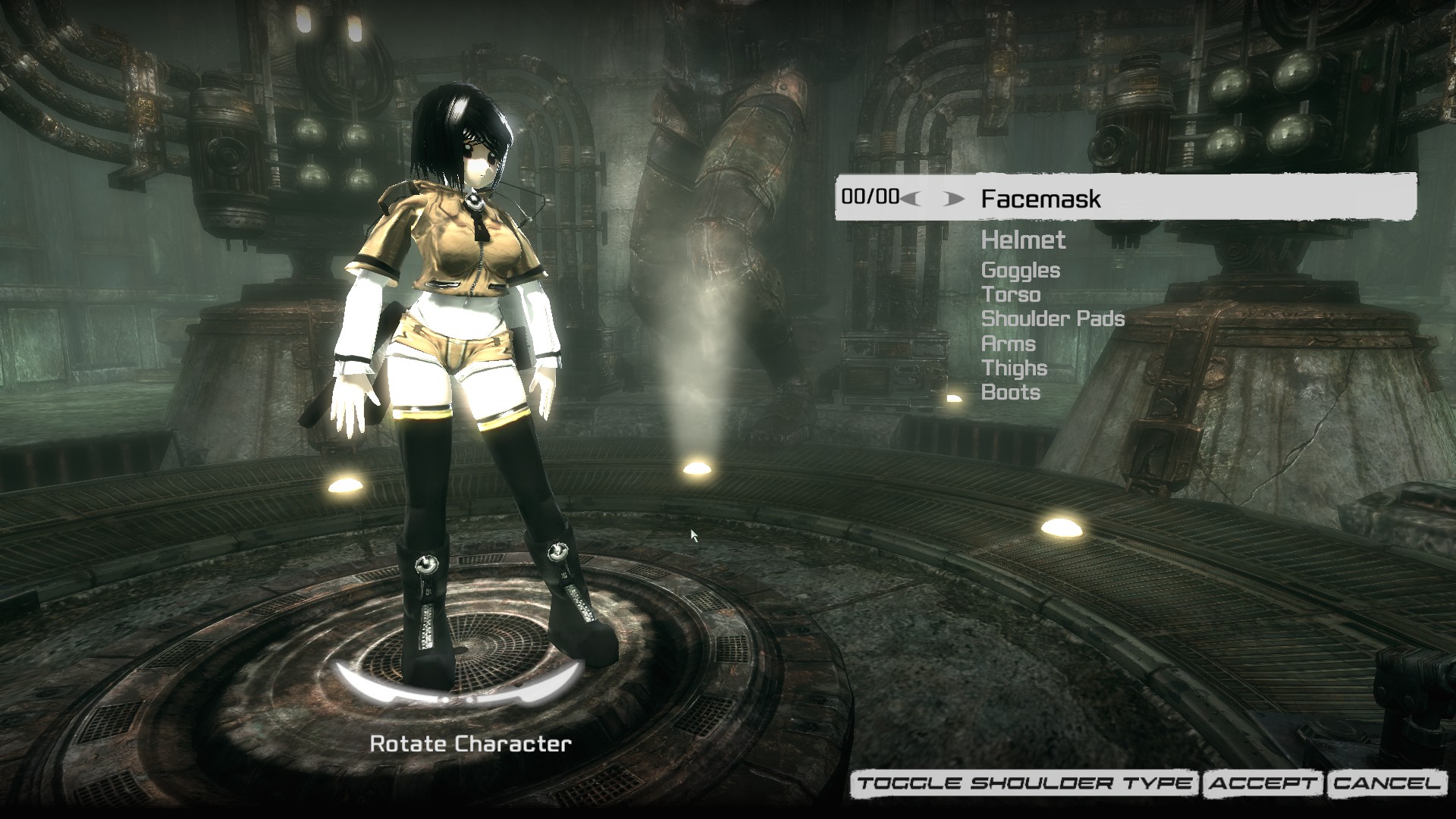This screenshot has width=1456, height=819.
Task: Choose the Arms customization option
Action: click(1008, 344)
